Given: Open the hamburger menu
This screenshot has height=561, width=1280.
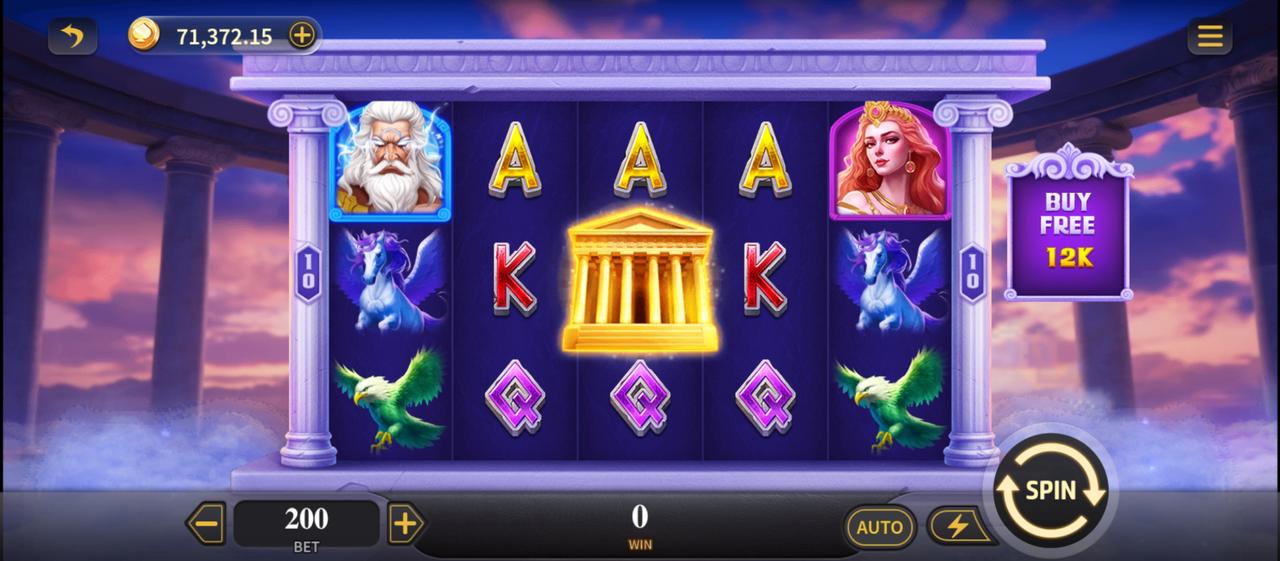Looking at the screenshot, I should coord(1209,37).
